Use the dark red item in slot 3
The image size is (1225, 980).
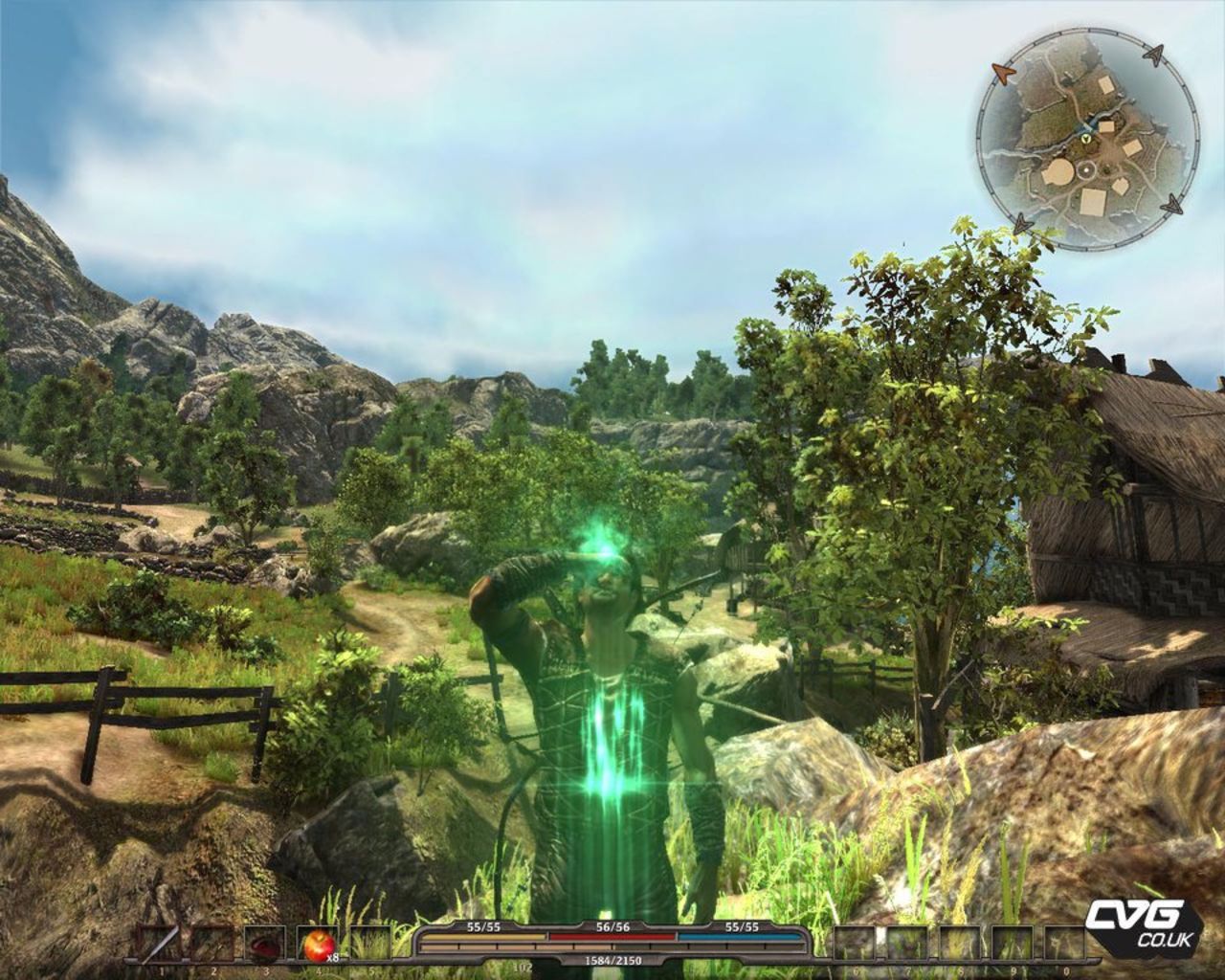[x=261, y=945]
